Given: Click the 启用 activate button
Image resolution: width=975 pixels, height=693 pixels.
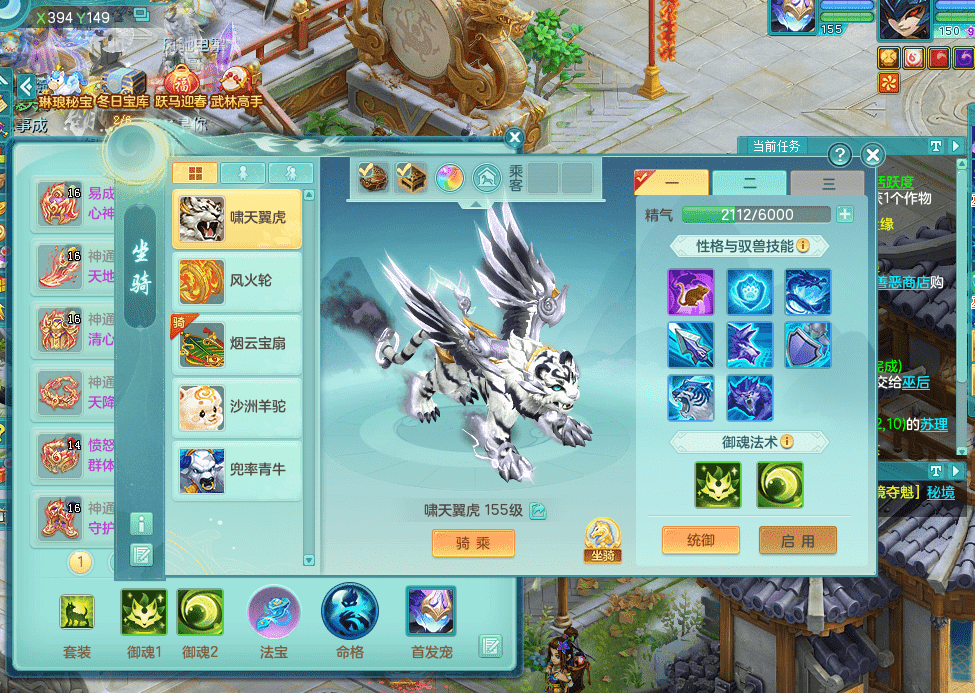Looking at the screenshot, I should pyautogui.click(x=797, y=540).
